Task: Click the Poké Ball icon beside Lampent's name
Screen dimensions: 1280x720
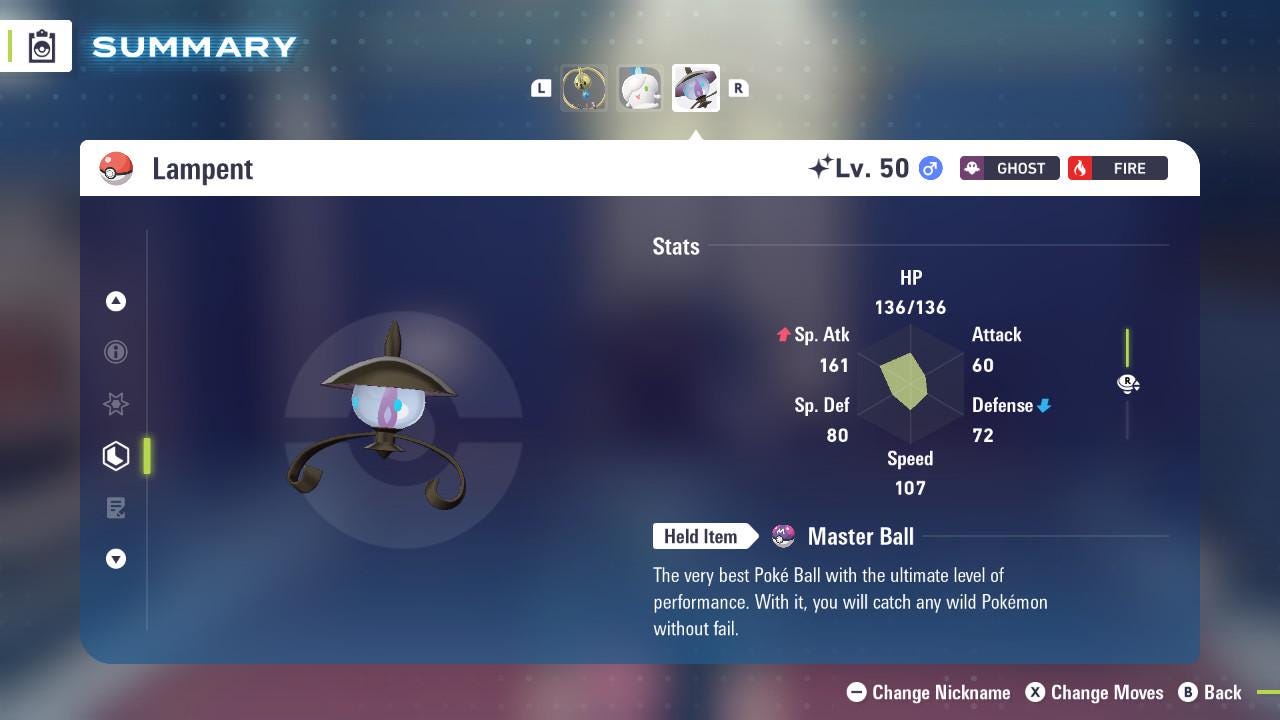Action: [x=117, y=168]
